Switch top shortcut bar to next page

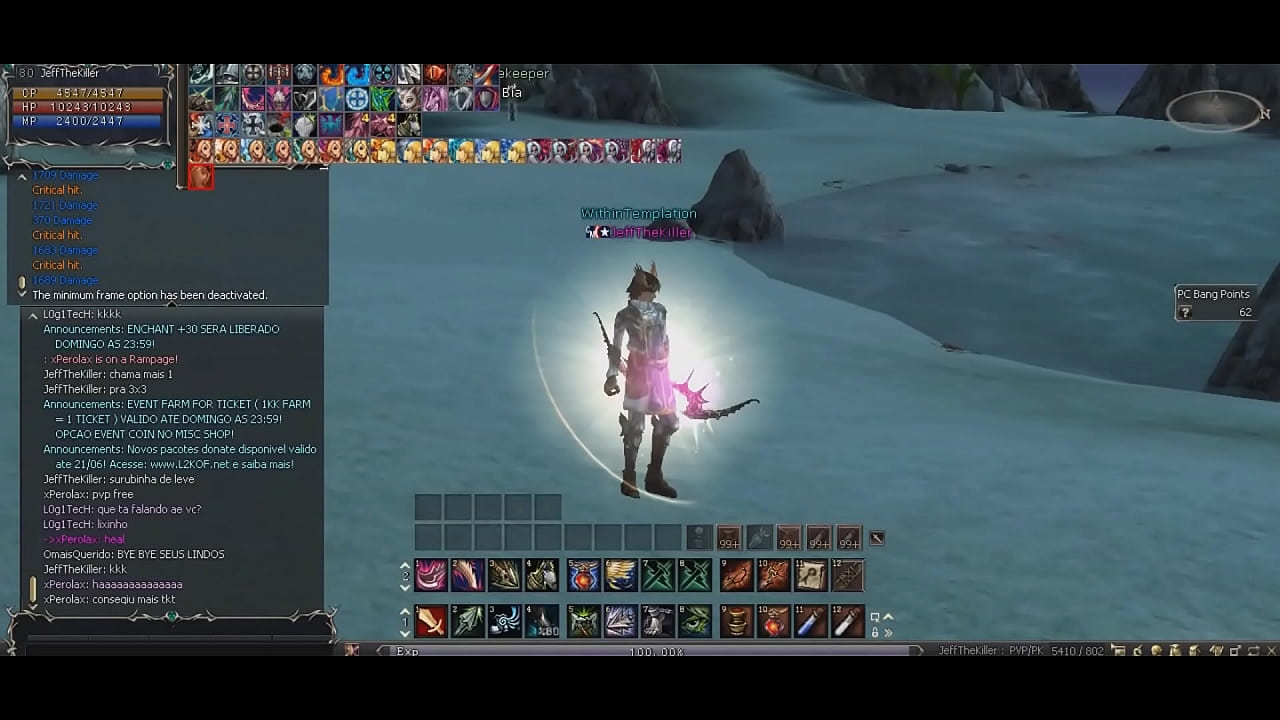click(405, 588)
